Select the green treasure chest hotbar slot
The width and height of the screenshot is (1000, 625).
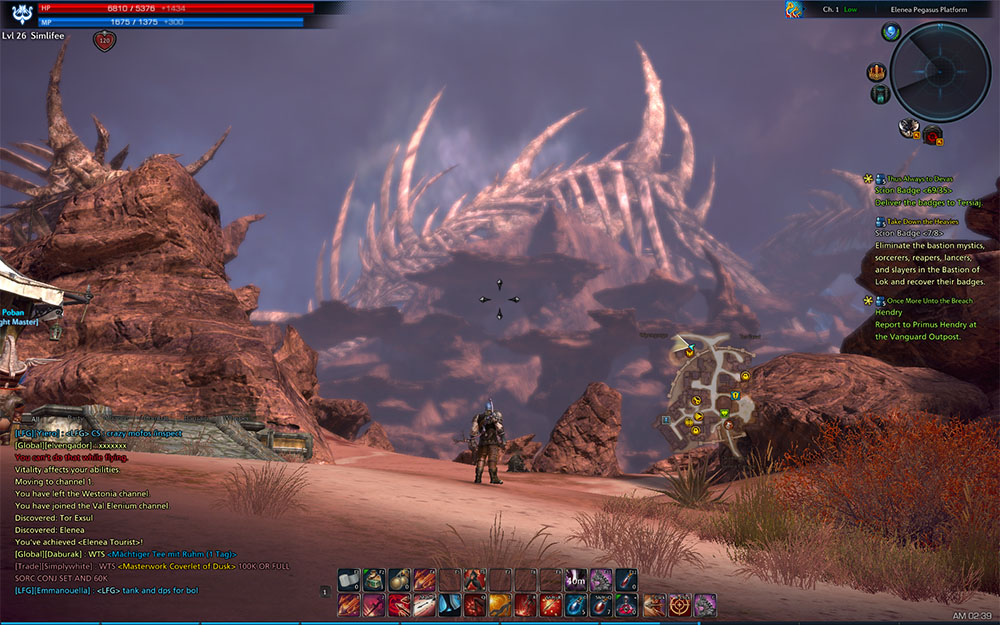point(374,579)
